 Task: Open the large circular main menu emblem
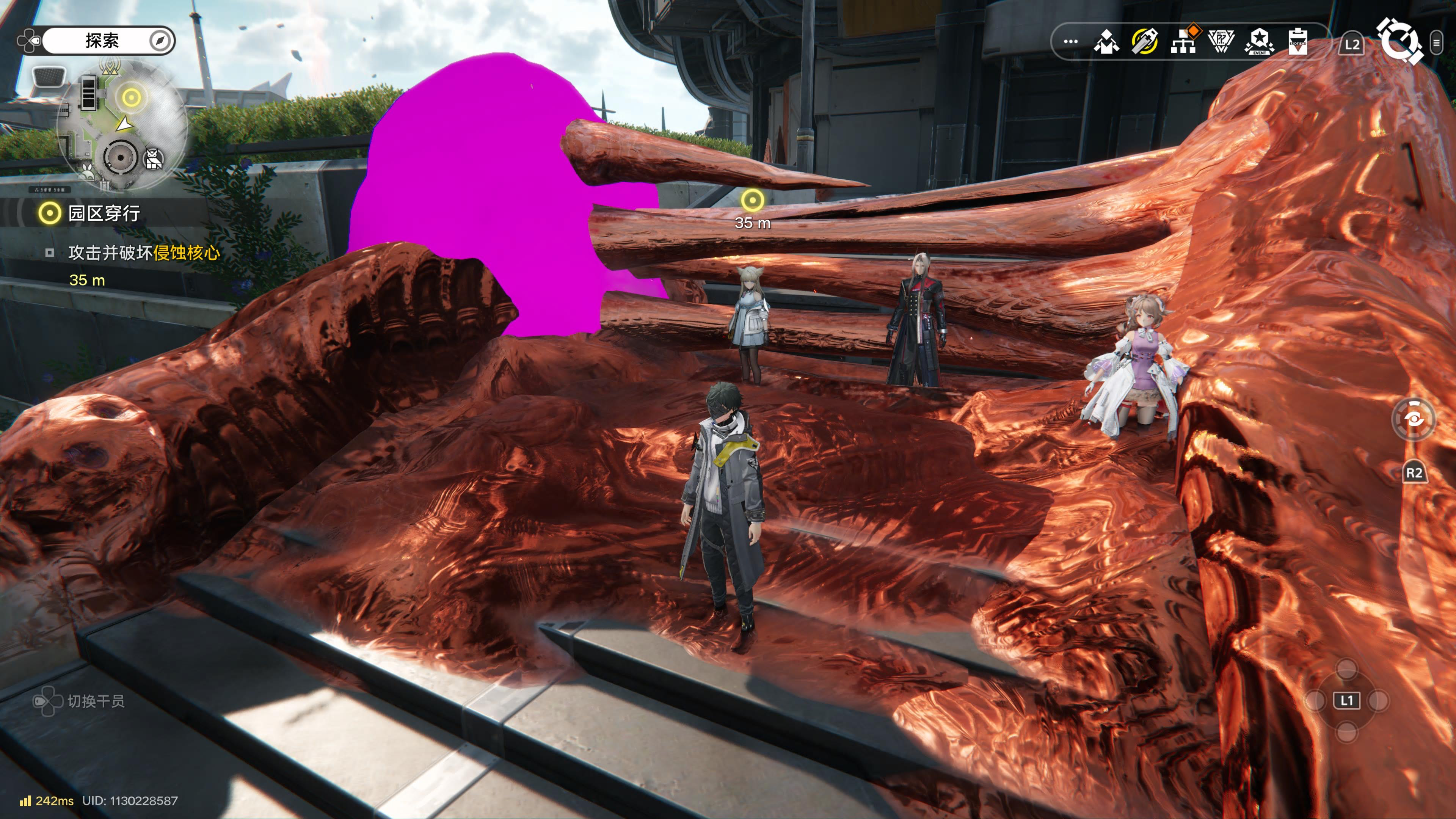click(1399, 41)
